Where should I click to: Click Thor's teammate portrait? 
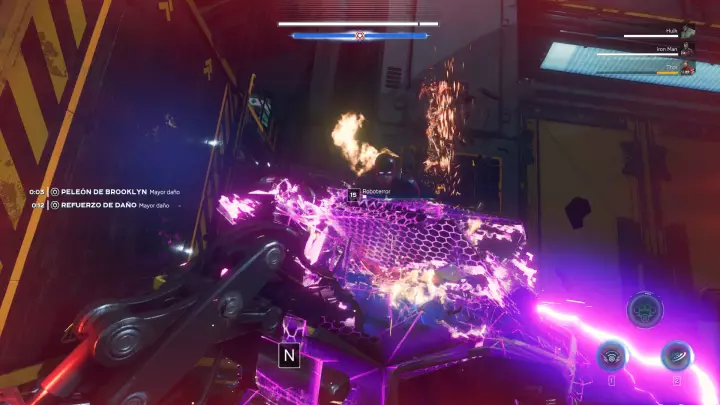pos(687,67)
